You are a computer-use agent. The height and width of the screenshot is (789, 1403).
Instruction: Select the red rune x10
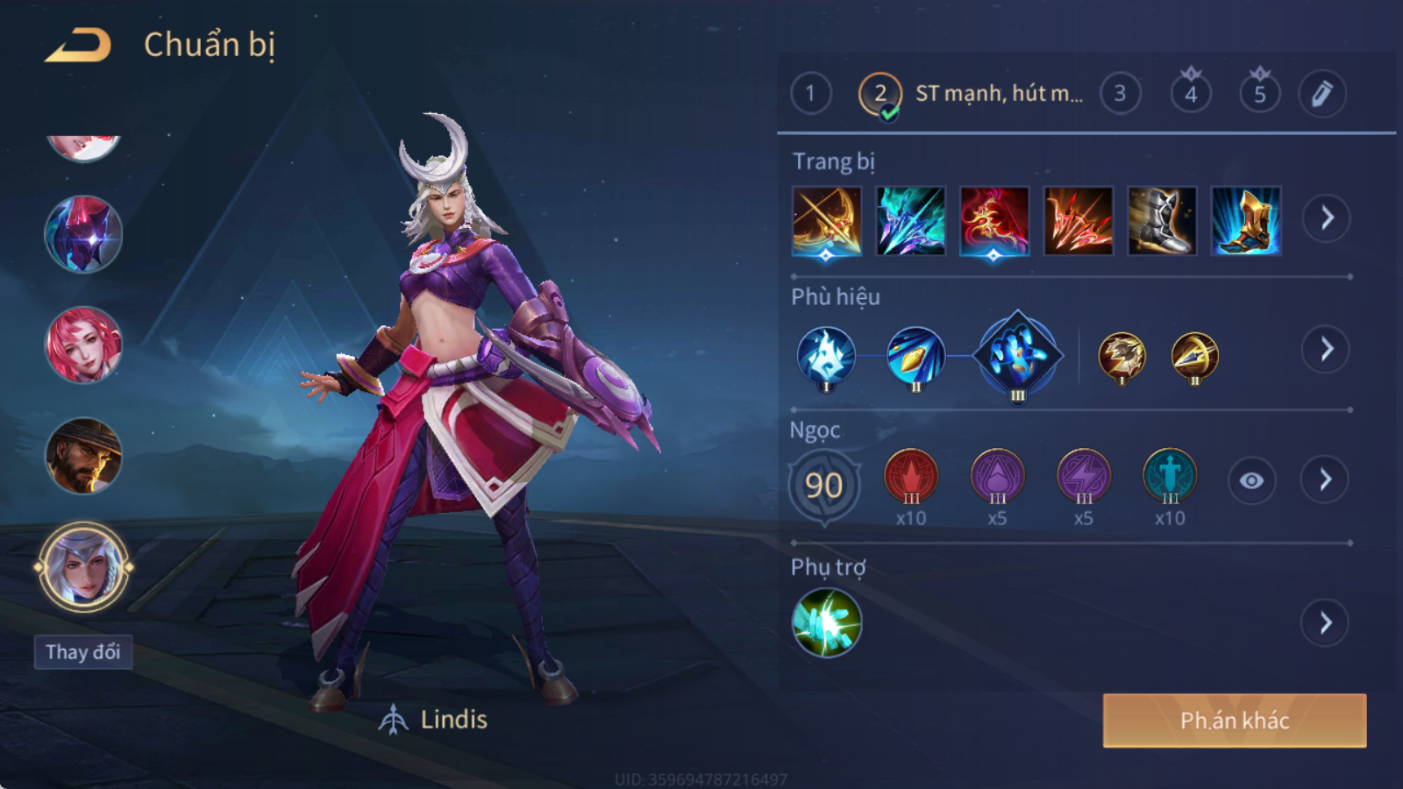[x=911, y=477]
